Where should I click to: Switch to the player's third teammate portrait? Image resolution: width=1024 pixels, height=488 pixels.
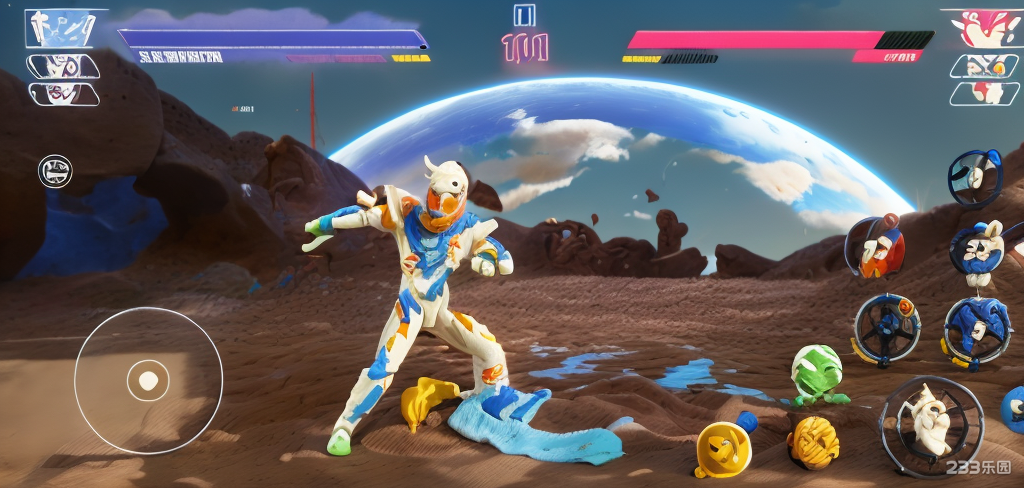[62, 94]
